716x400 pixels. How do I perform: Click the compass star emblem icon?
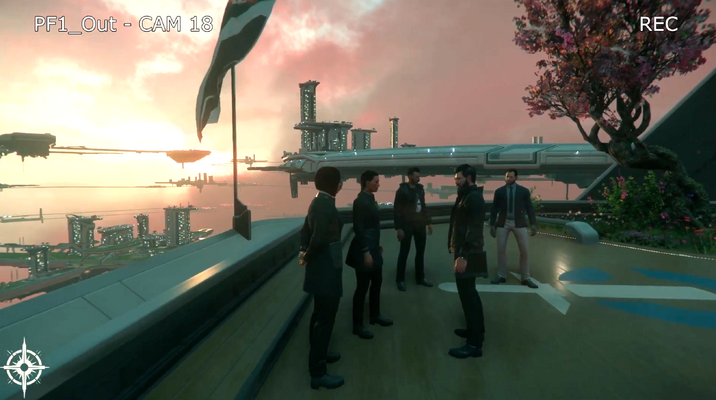tap(24, 366)
